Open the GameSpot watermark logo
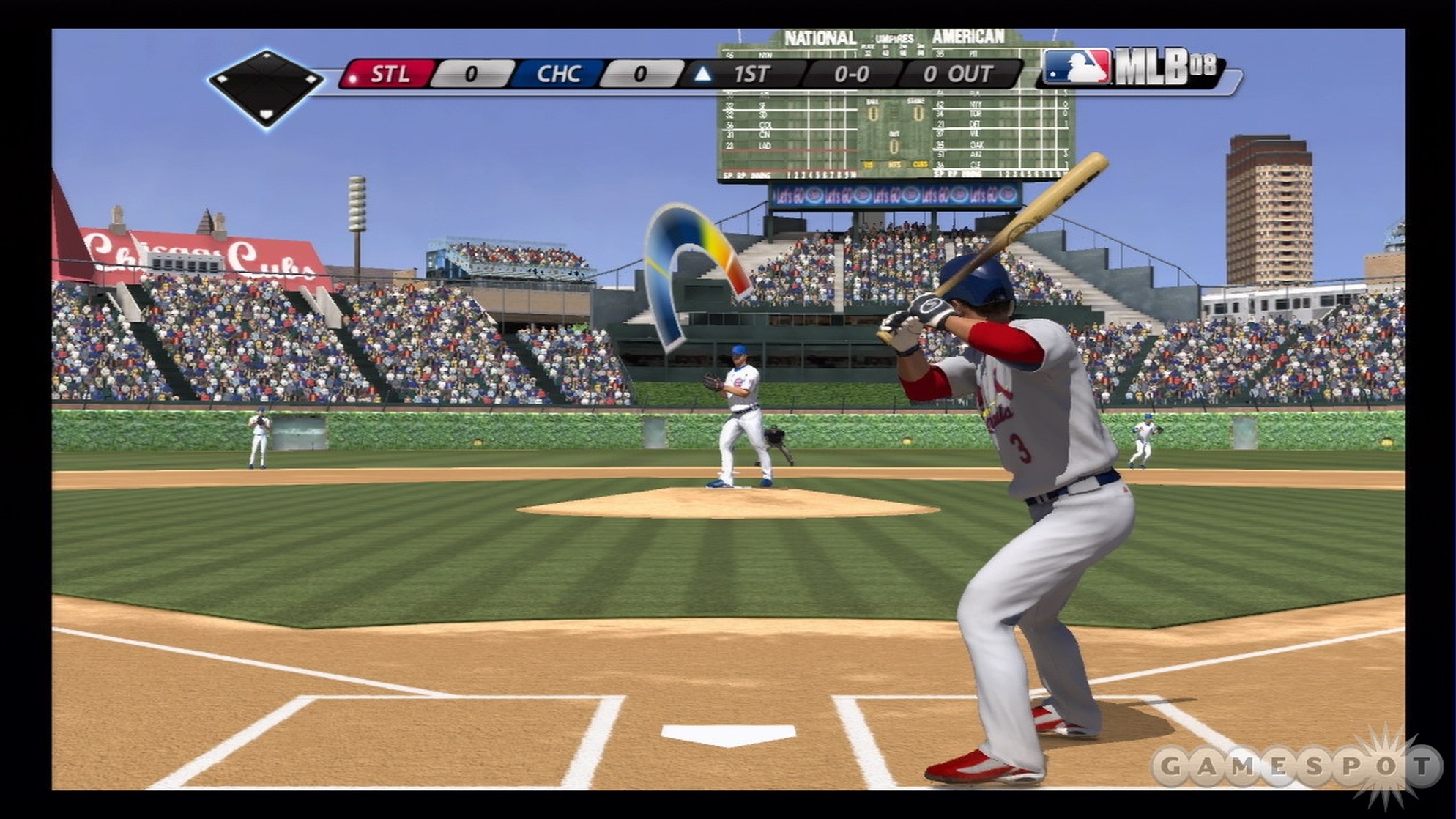This screenshot has height=819, width=1456. tap(1295, 767)
